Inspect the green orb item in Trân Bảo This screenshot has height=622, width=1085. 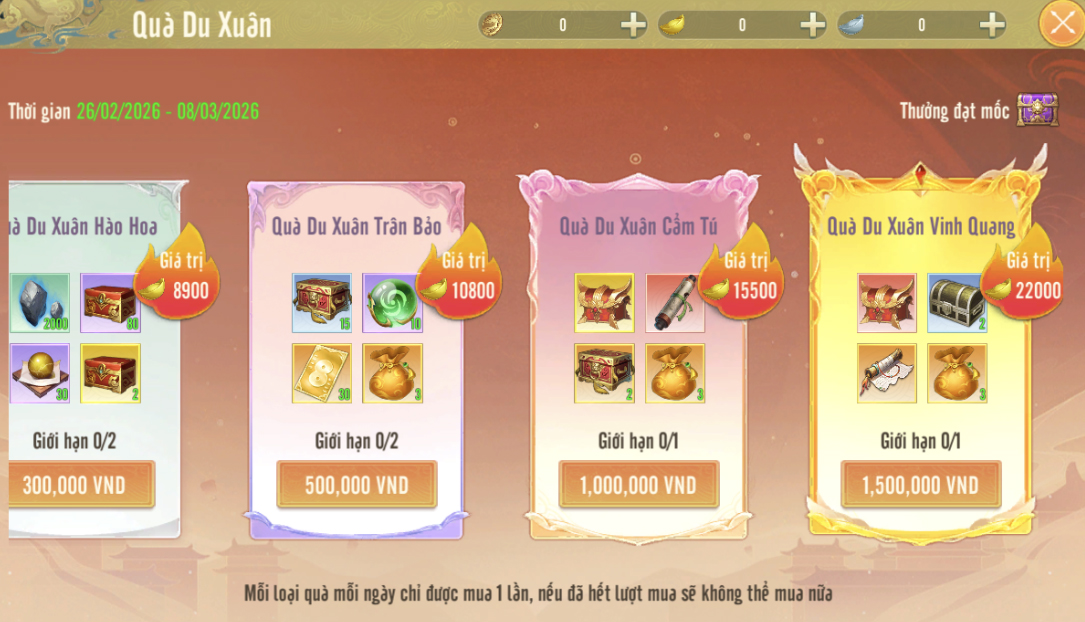[x=392, y=303]
